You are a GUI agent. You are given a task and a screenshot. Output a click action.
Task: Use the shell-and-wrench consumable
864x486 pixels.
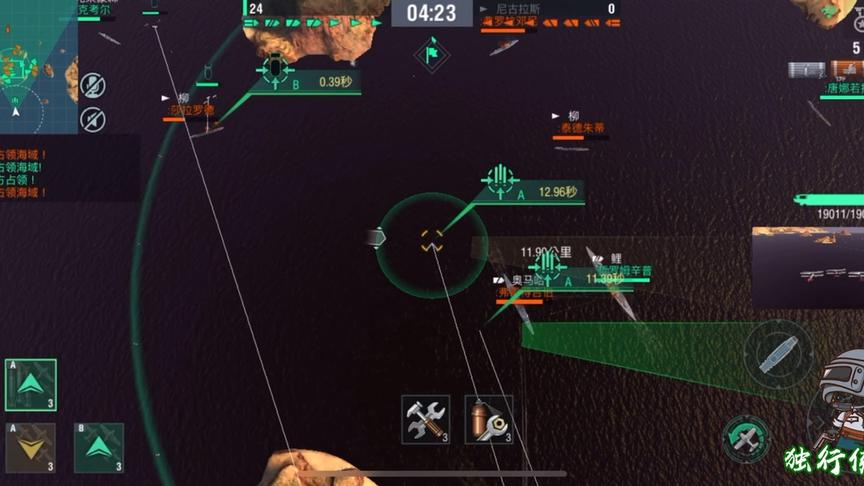(488, 419)
